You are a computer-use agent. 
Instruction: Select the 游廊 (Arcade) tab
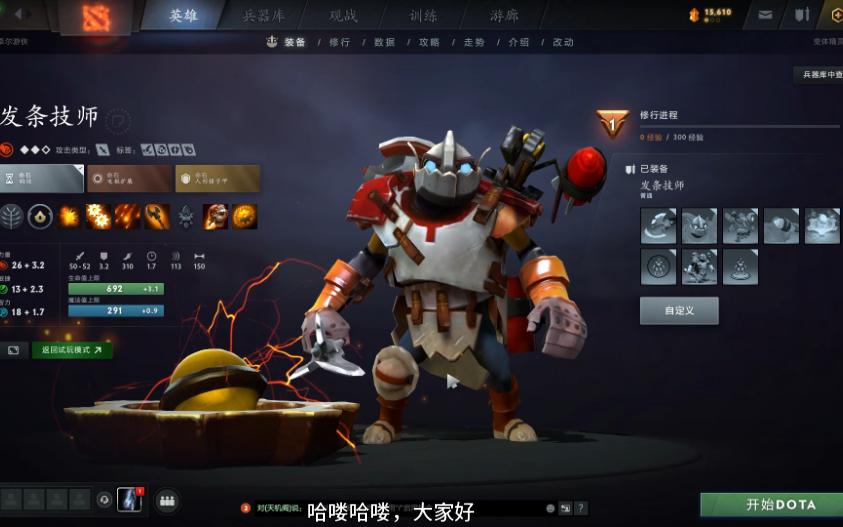tap(504, 15)
